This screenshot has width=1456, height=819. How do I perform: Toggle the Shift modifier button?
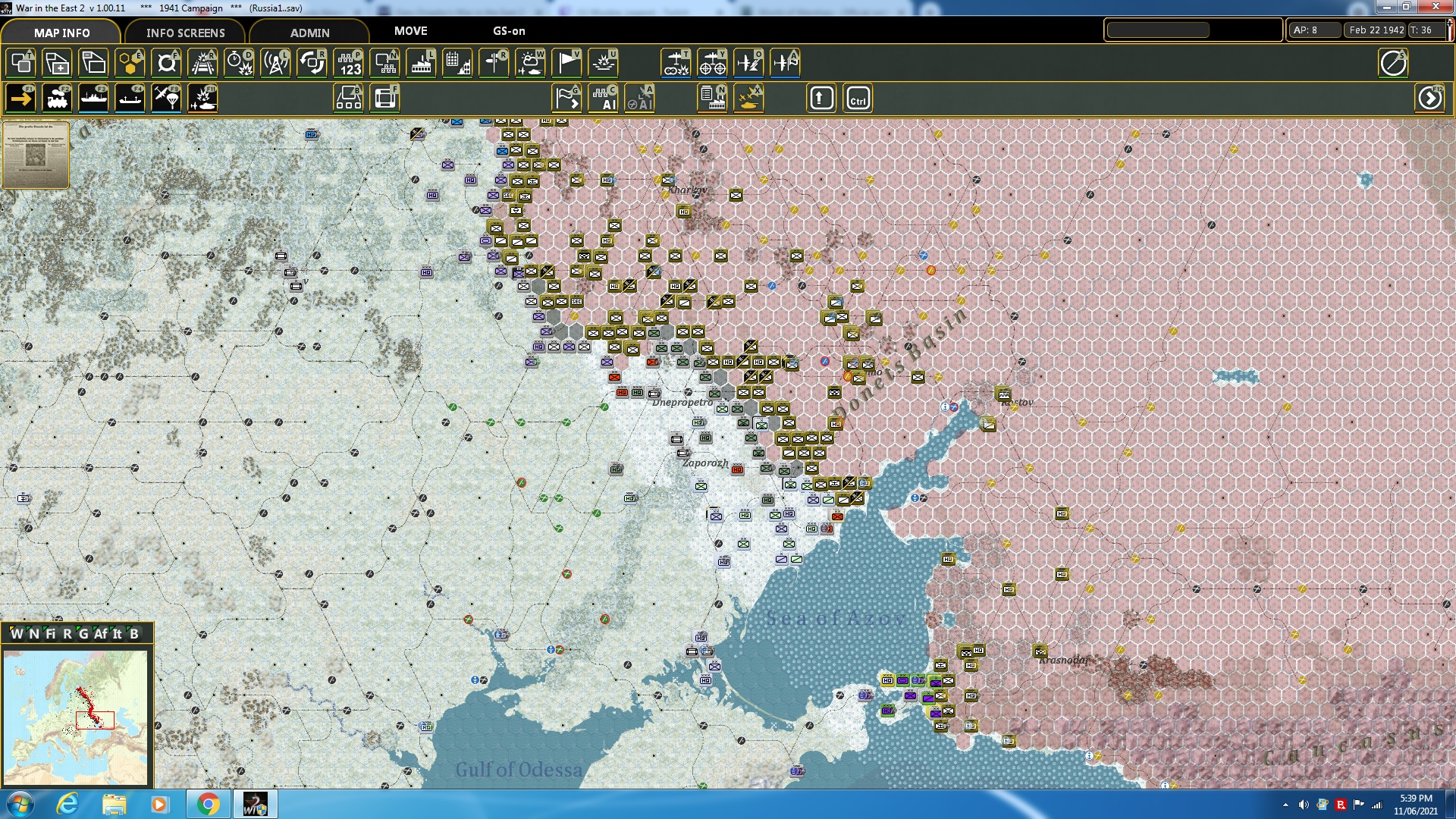821,98
